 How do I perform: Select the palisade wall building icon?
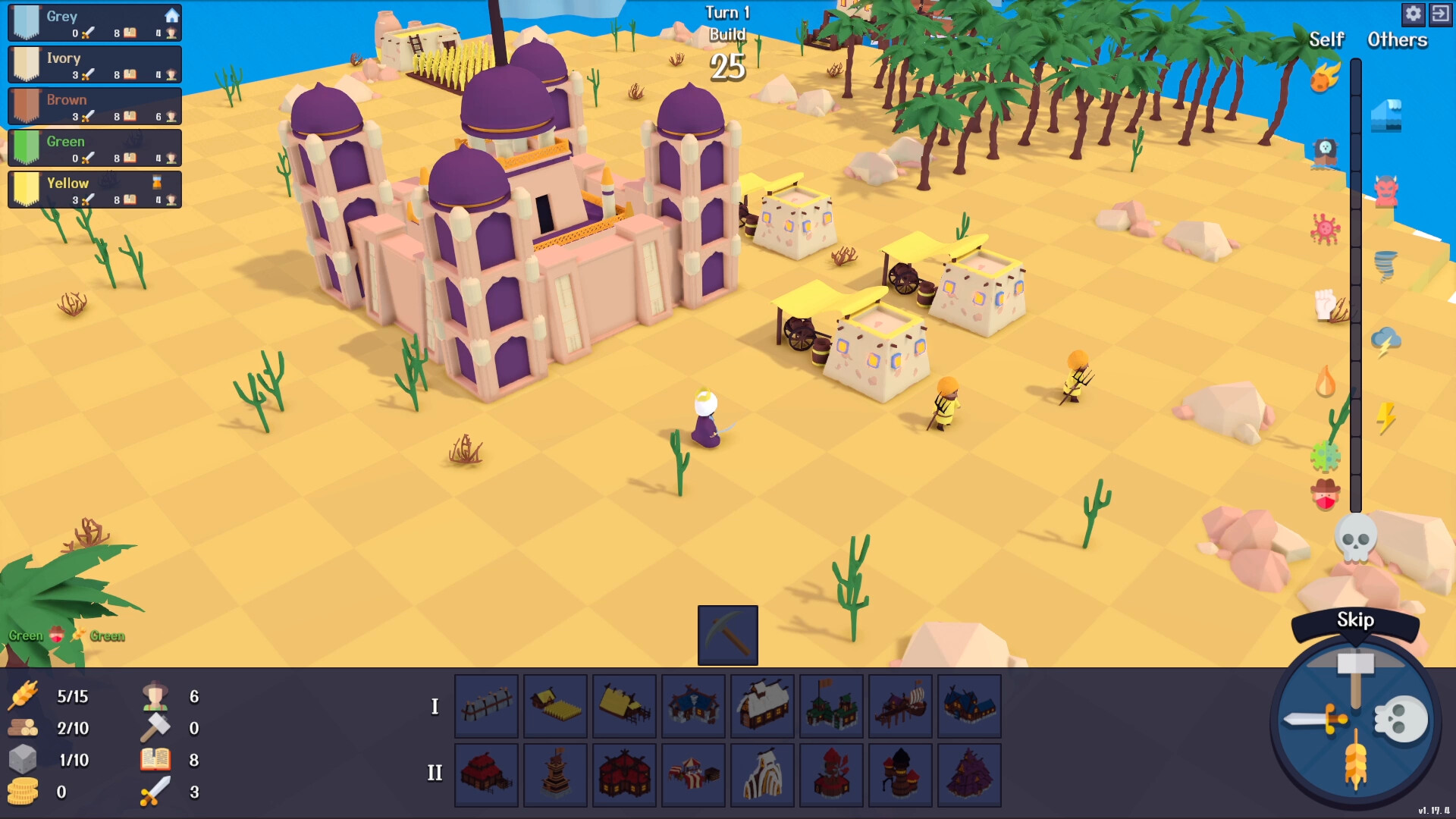click(x=486, y=706)
